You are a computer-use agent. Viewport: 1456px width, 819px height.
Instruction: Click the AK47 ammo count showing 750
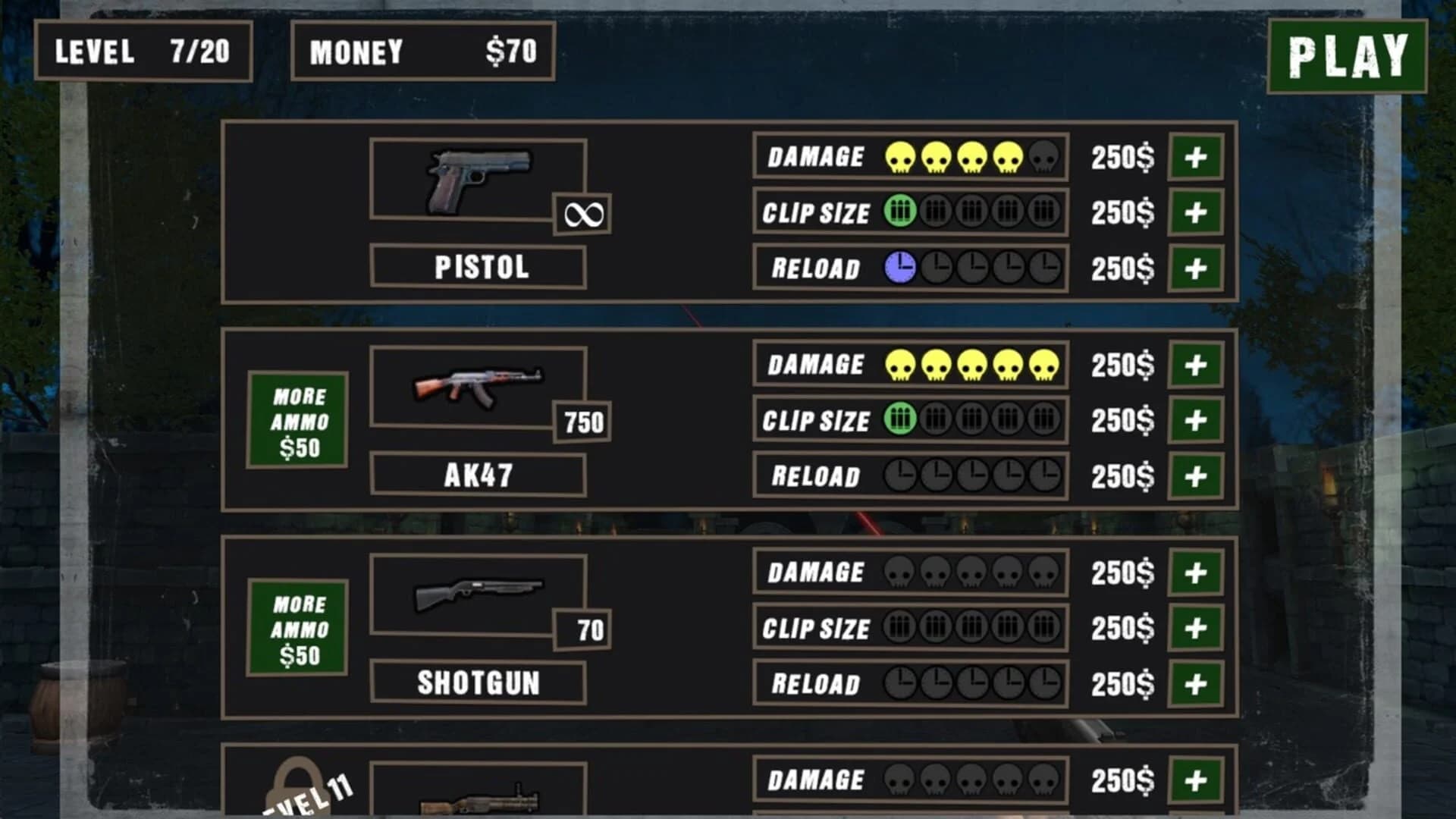582,422
